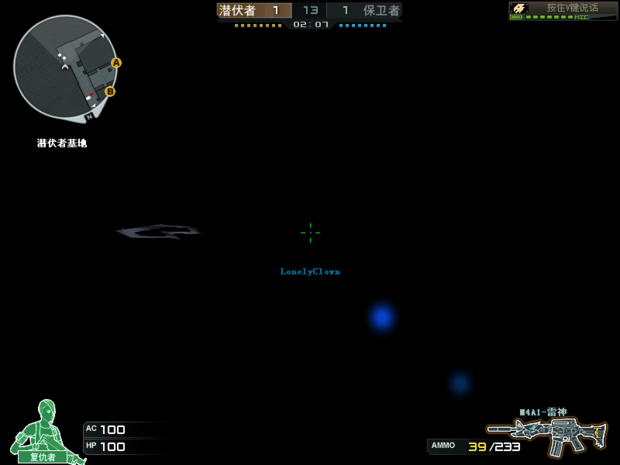Image resolution: width=620 pixels, height=465 pixels.
Task: Click the green character portrait
Action: [41, 432]
